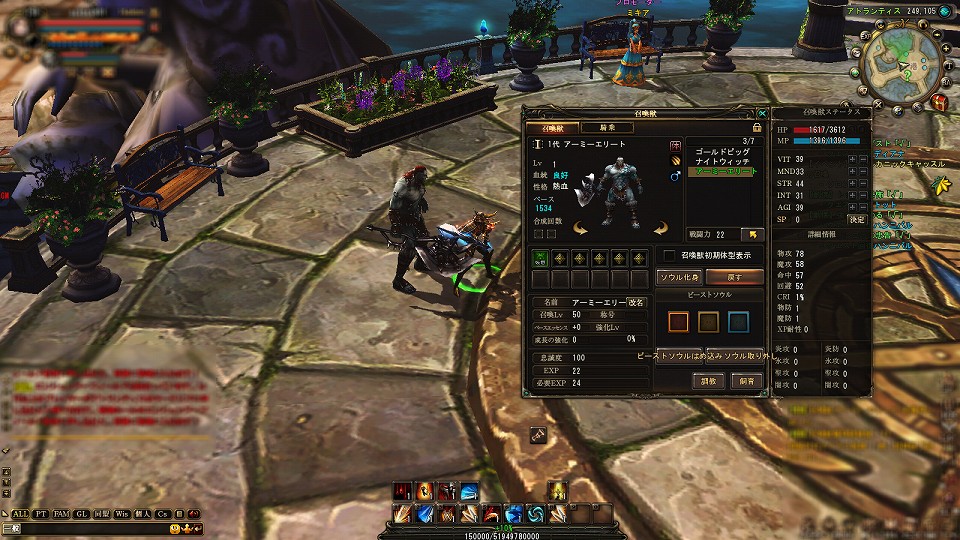Decrease STR with the minus button
Viewport: 960px width, 540px height.
click(863, 183)
